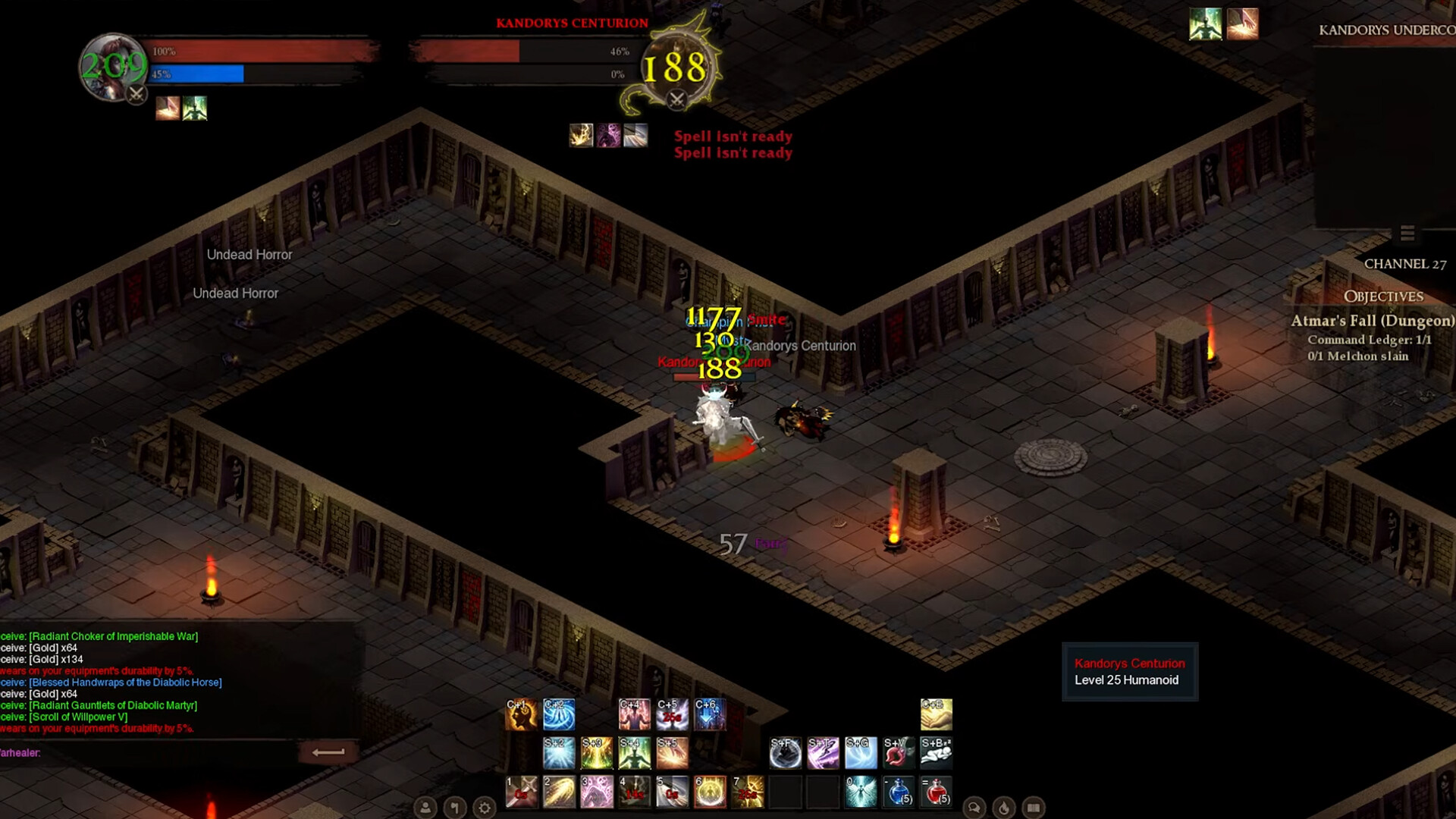This screenshot has height=819, width=1456.
Task: Activate the winged angel ability in slot 0
Action: coord(861,792)
